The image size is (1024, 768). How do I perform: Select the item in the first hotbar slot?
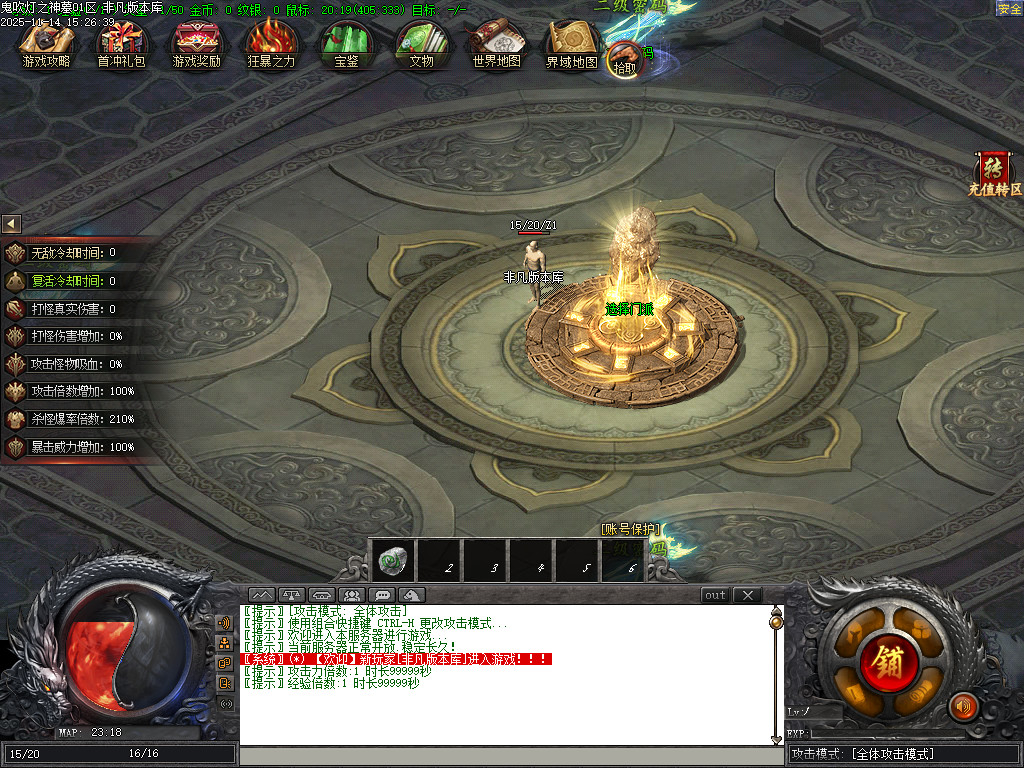click(x=392, y=562)
